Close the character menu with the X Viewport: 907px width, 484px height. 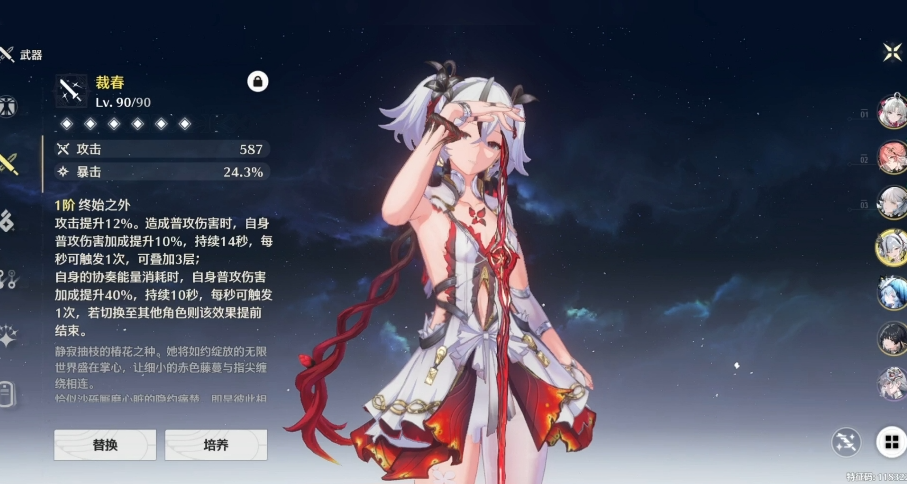892,52
